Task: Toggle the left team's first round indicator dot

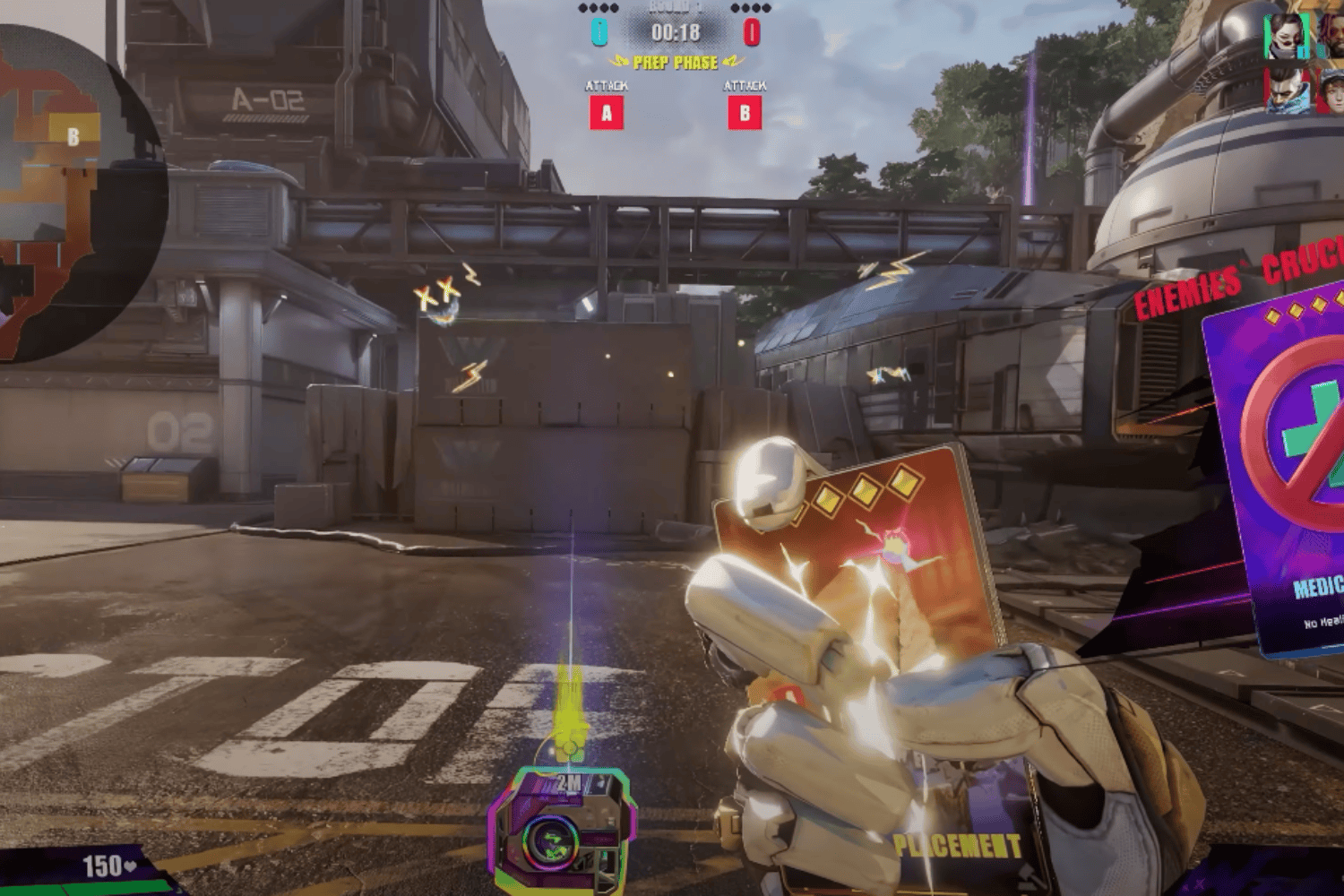Action: pyautogui.click(x=584, y=7)
